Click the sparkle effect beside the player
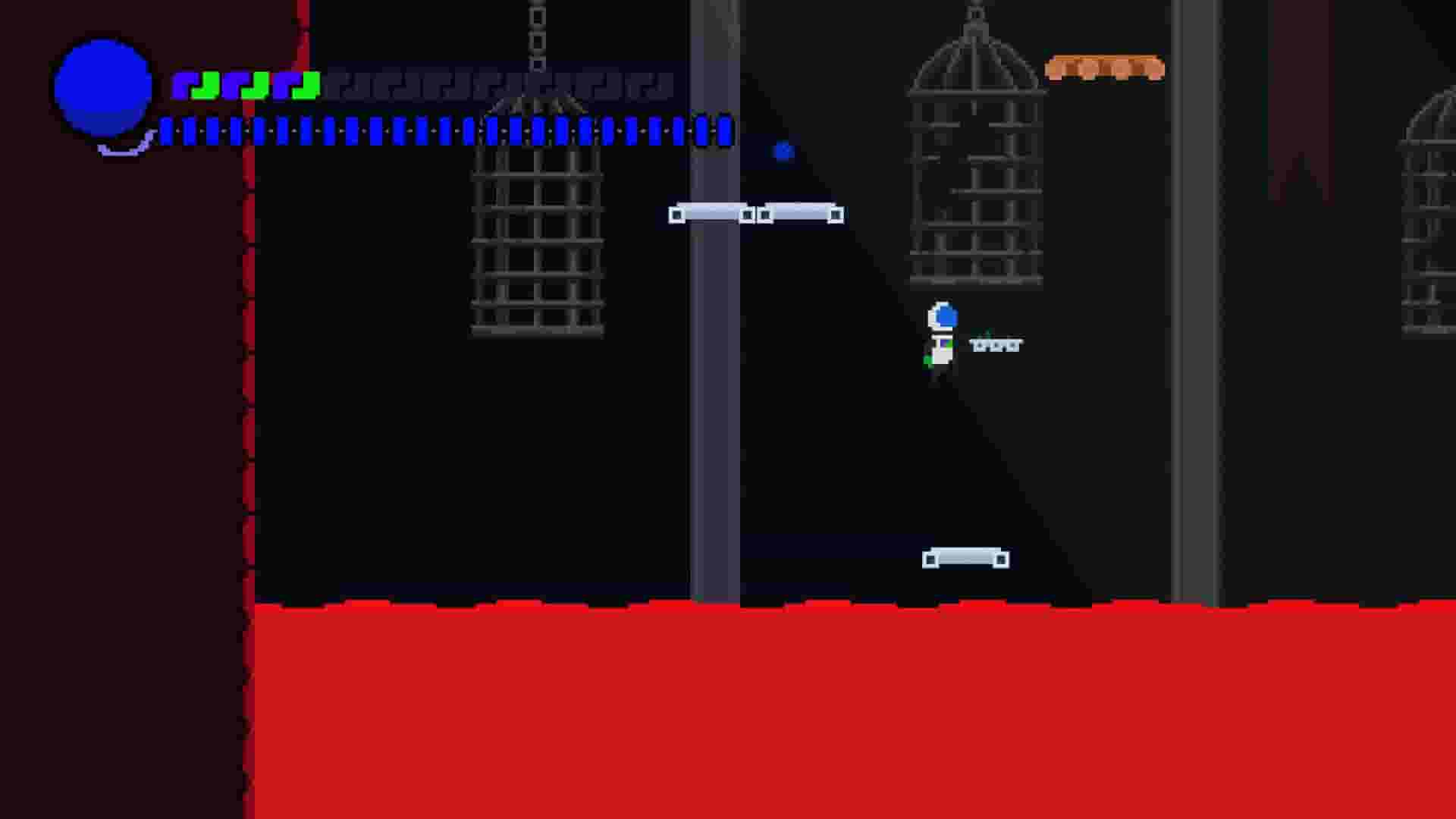This screenshot has height=819, width=1456. tap(993, 344)
